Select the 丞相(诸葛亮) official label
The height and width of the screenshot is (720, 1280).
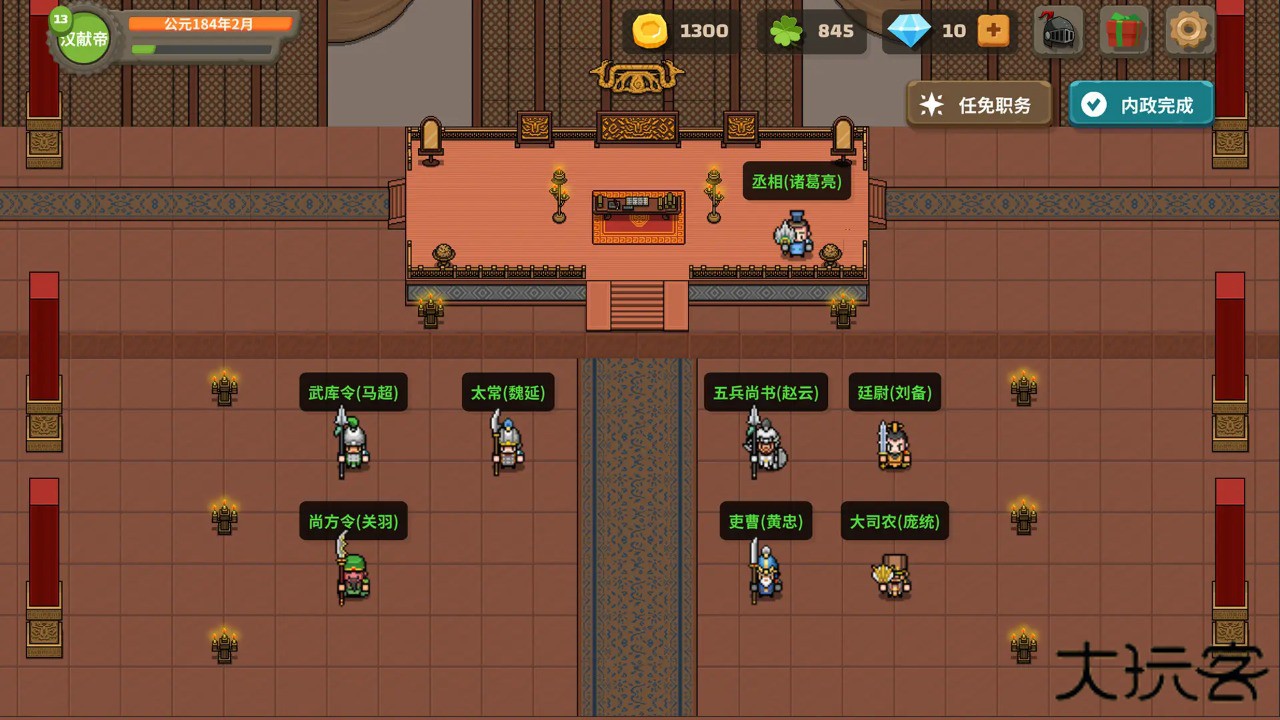click(x=796, y=182)
